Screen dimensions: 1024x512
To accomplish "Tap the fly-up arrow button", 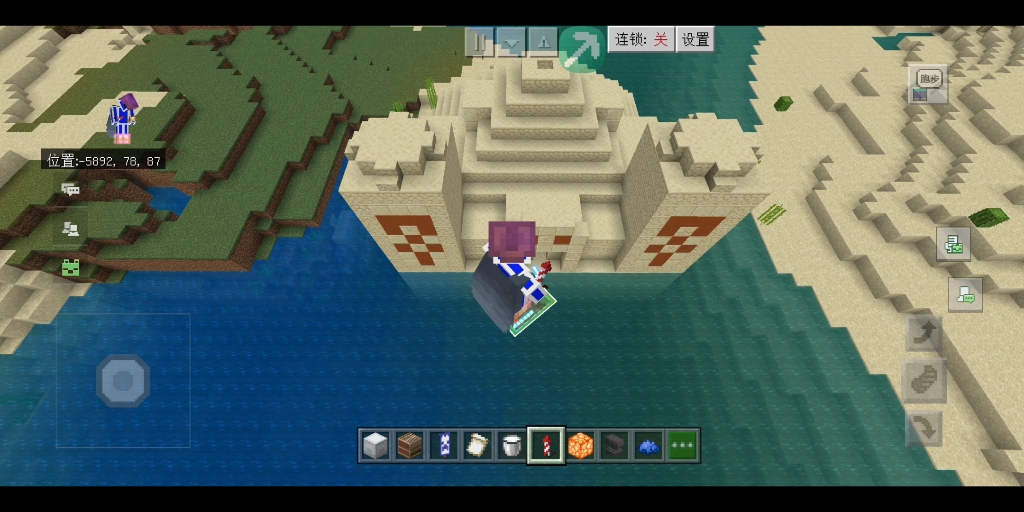I will 925,333.
